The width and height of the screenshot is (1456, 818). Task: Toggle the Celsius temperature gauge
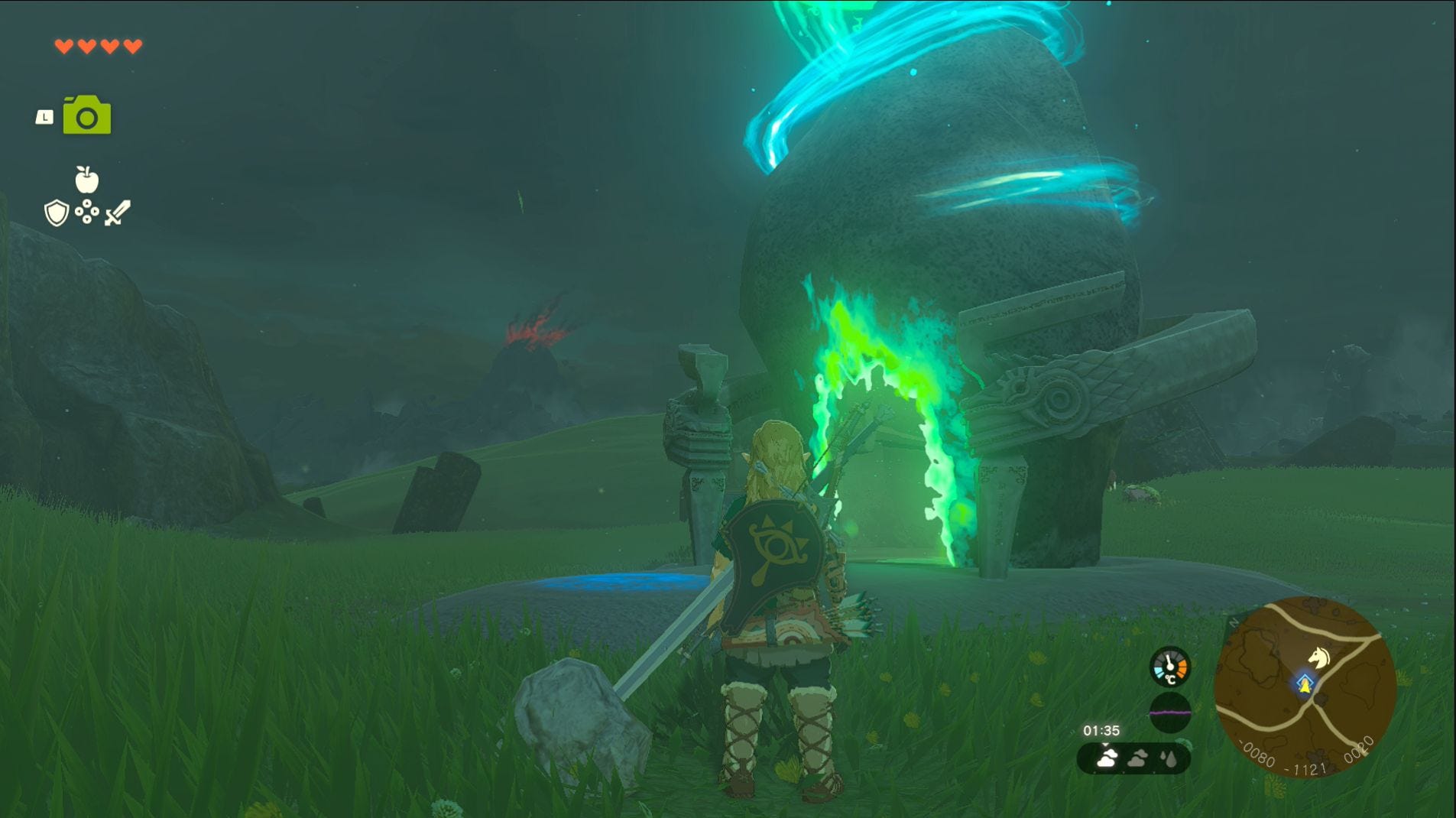click(1169, 667)
